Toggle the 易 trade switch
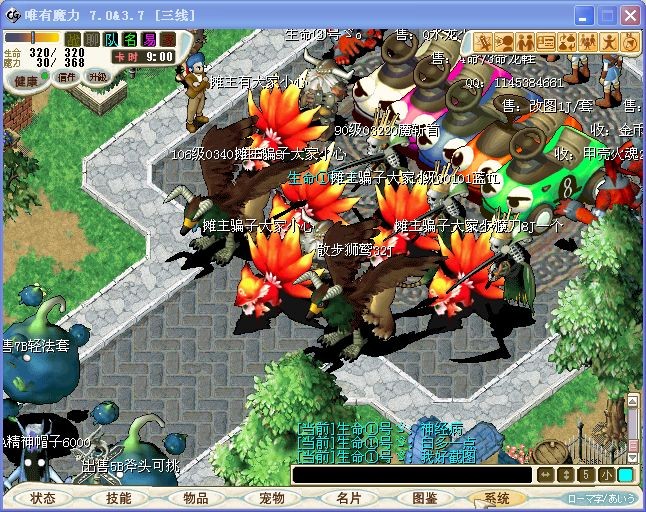This screenshot has width=646, height=512. [149, 39]
